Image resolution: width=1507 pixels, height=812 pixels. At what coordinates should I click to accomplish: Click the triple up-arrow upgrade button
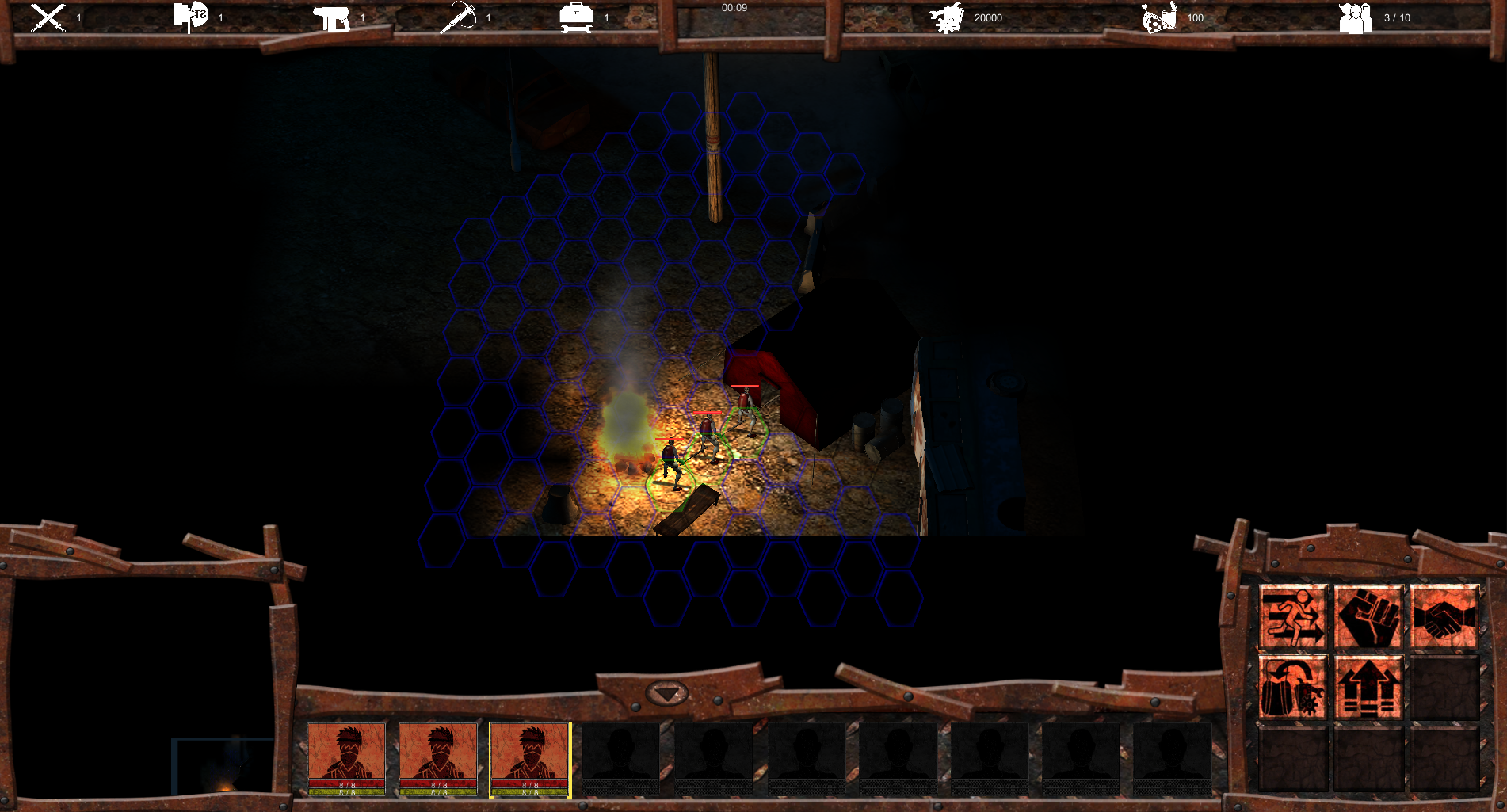click(1368, 687)
